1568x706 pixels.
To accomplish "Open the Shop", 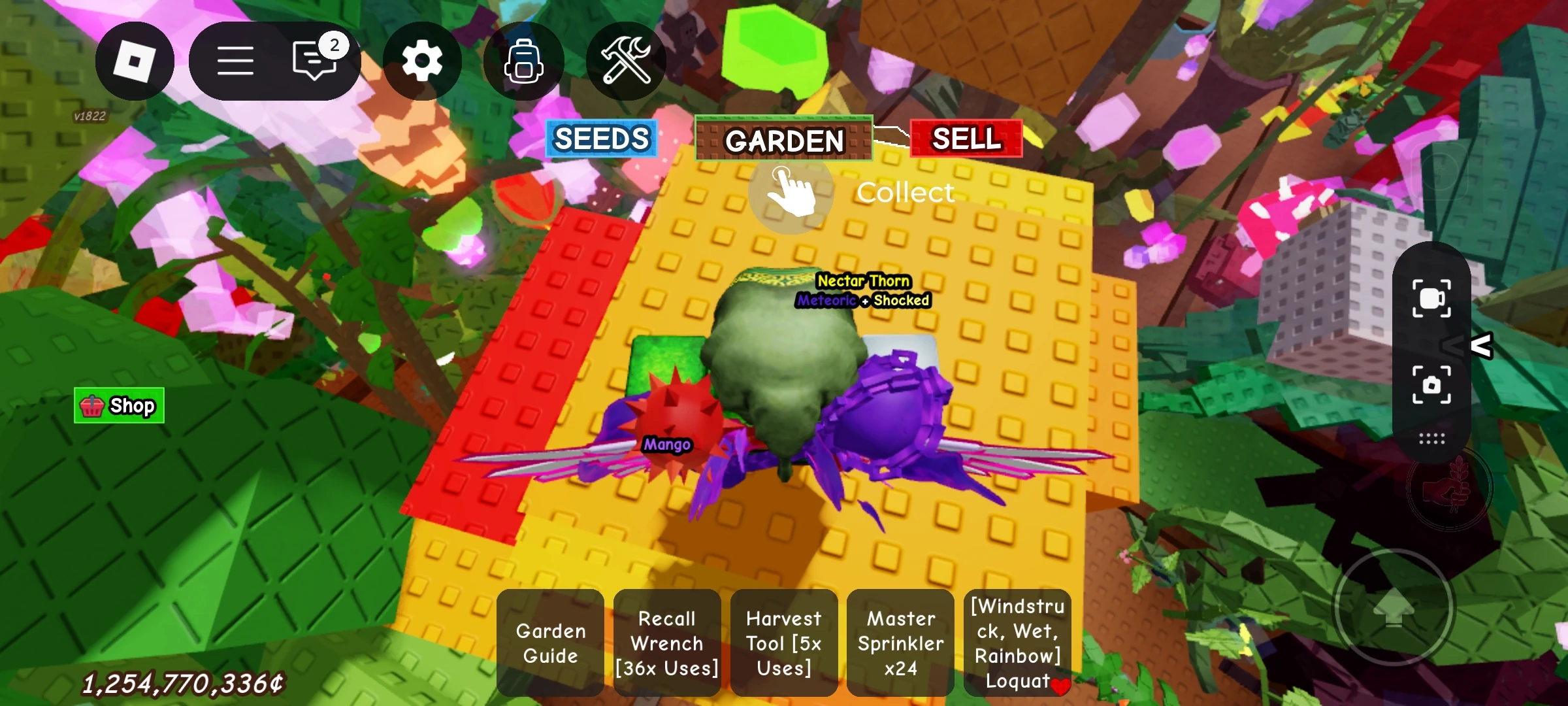I will [x=119, y=405].
